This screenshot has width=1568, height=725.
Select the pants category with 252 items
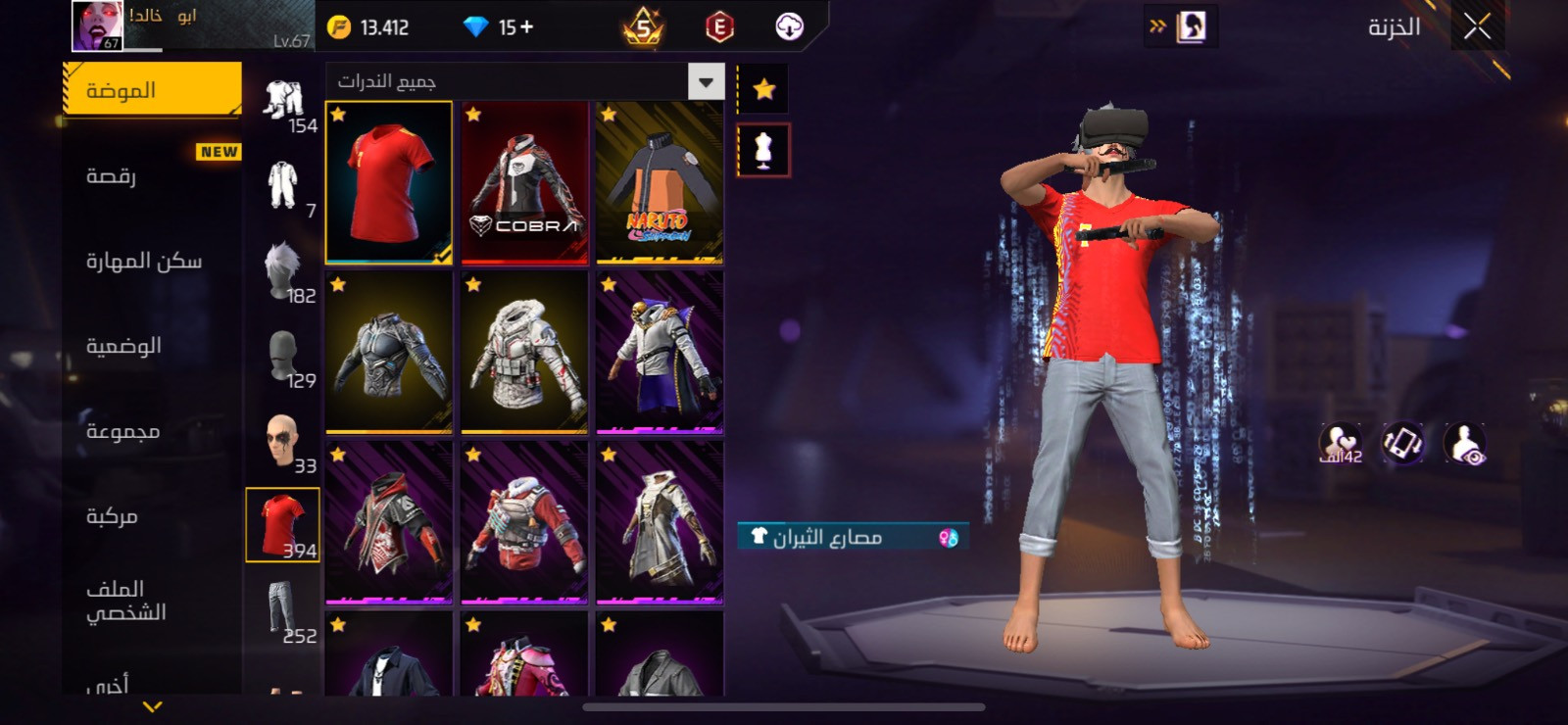pyautogui.click(x=283, y=609)
